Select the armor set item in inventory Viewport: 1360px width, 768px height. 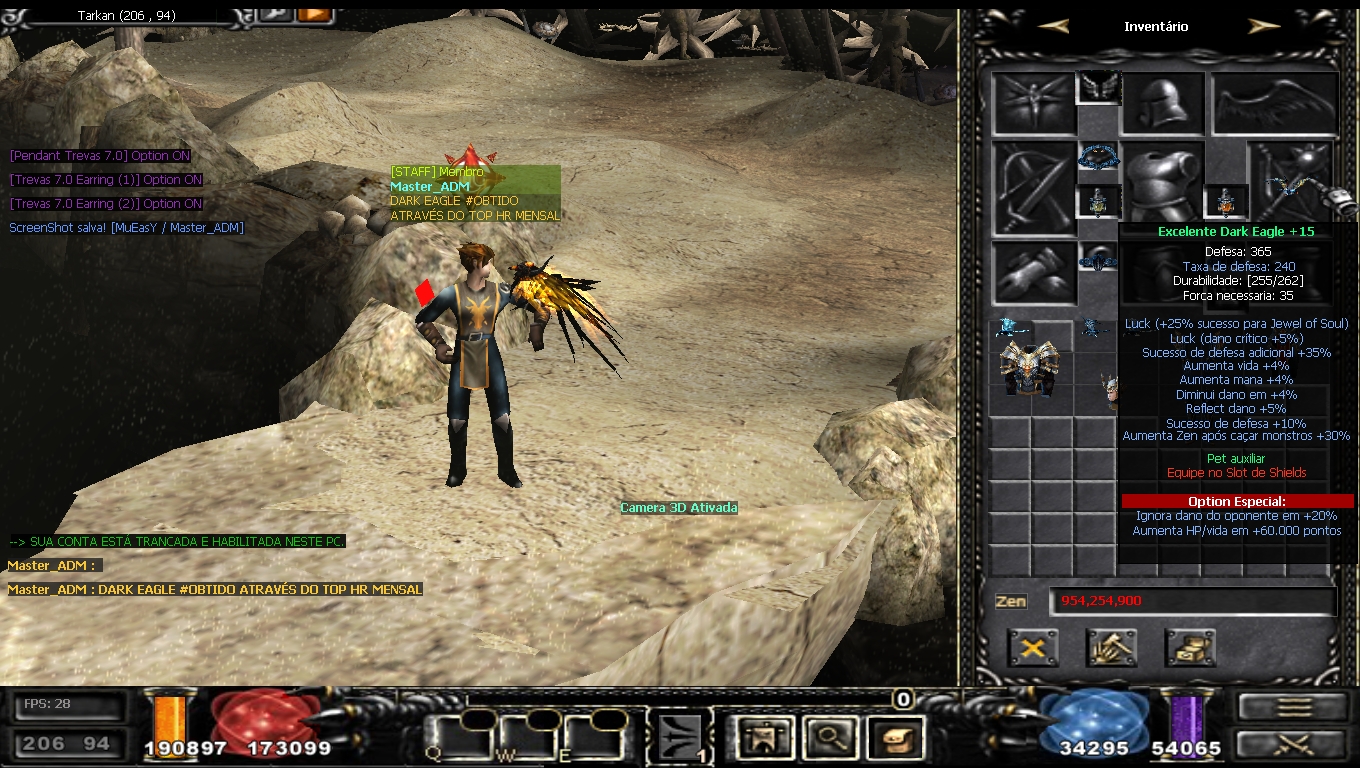[1031, 370]
